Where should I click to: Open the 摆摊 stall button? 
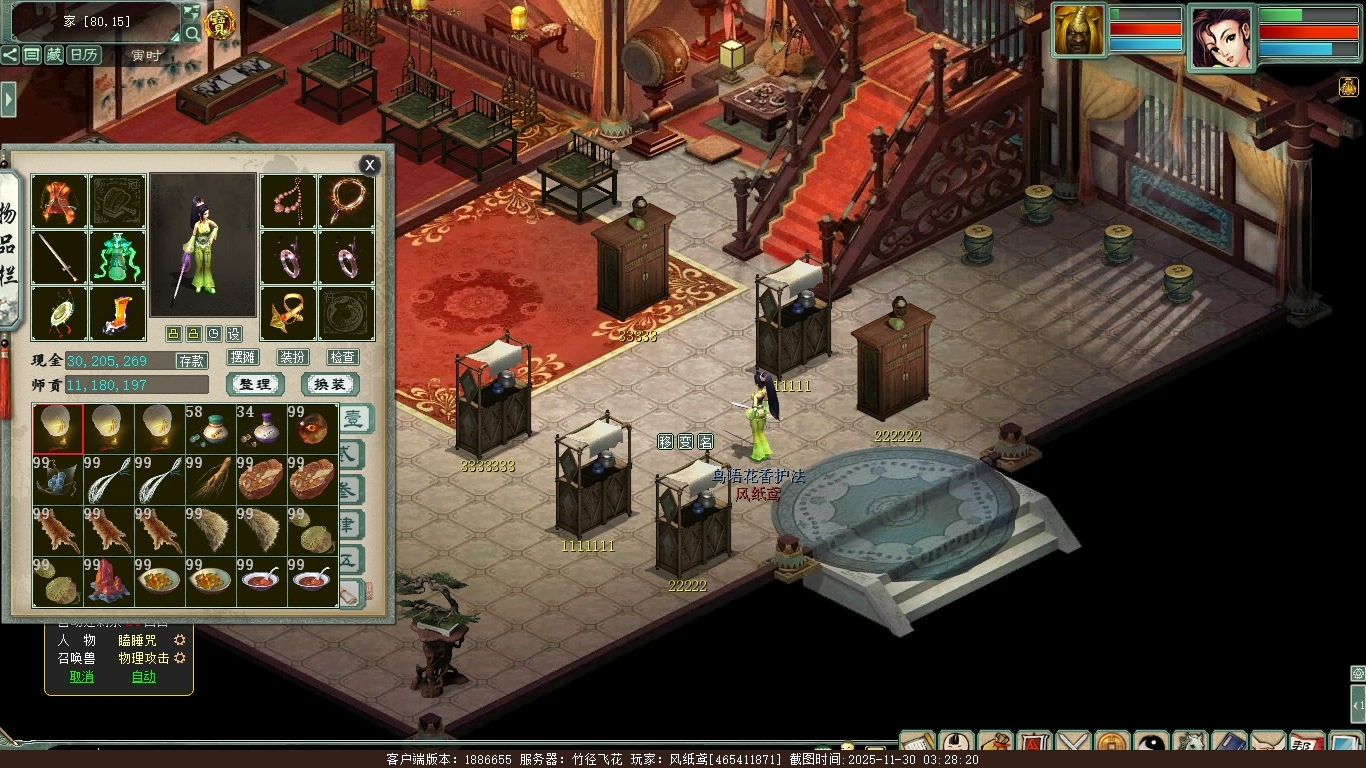[x=242, y=358]
